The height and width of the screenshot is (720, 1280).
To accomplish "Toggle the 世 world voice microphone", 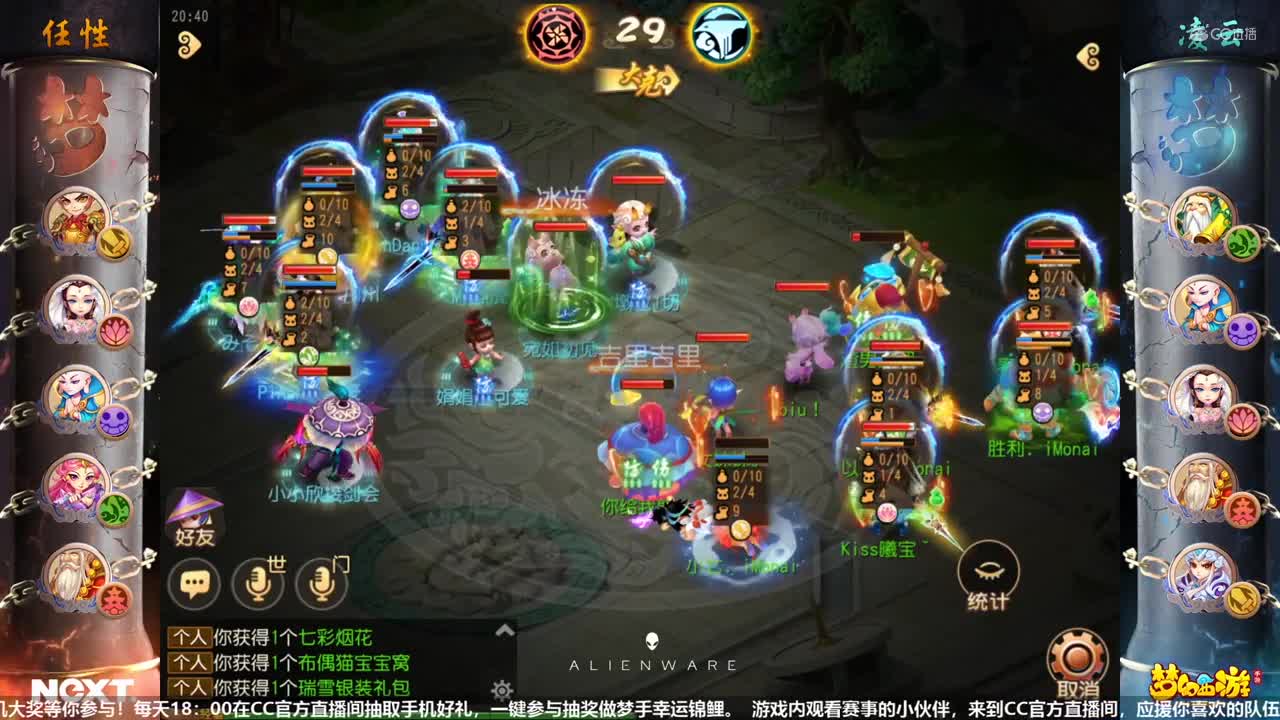I will tap(258, 580).
